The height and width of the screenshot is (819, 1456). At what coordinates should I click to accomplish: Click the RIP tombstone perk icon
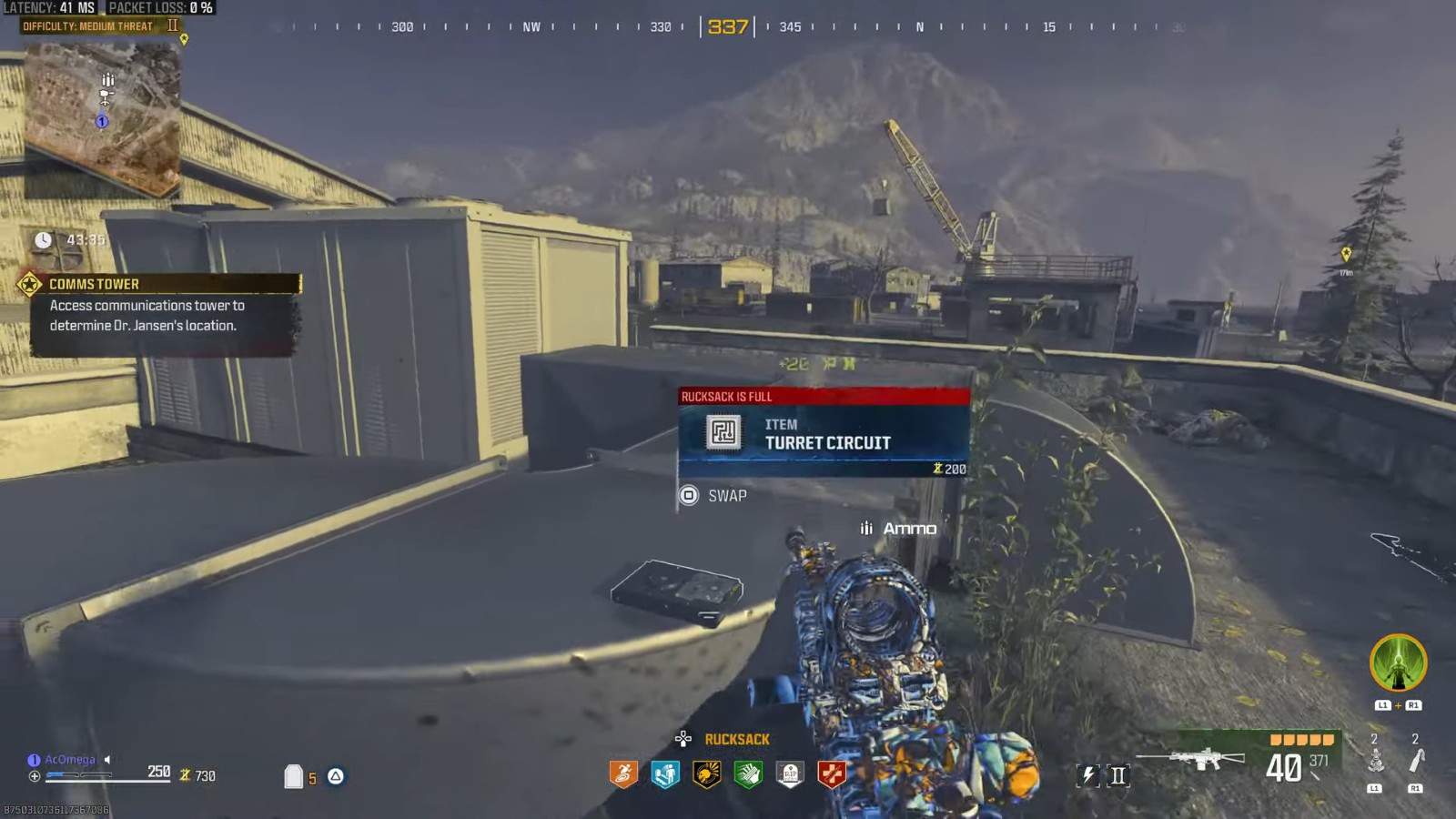click(790, 774)
